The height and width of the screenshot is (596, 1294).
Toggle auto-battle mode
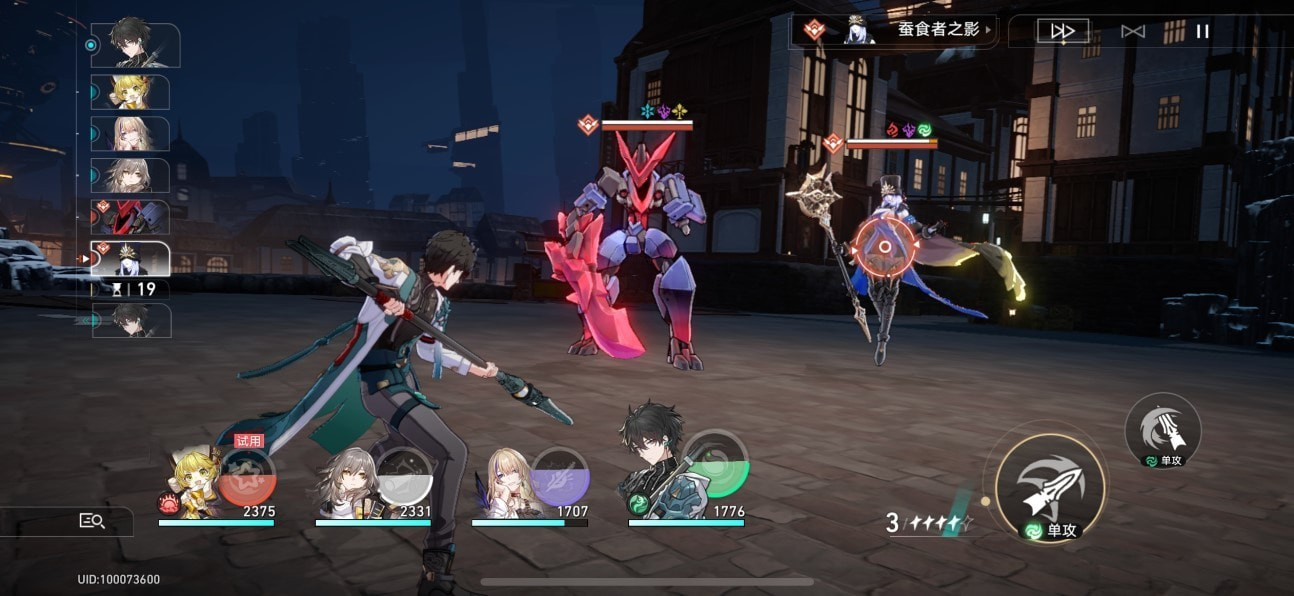pos(1133,31)
